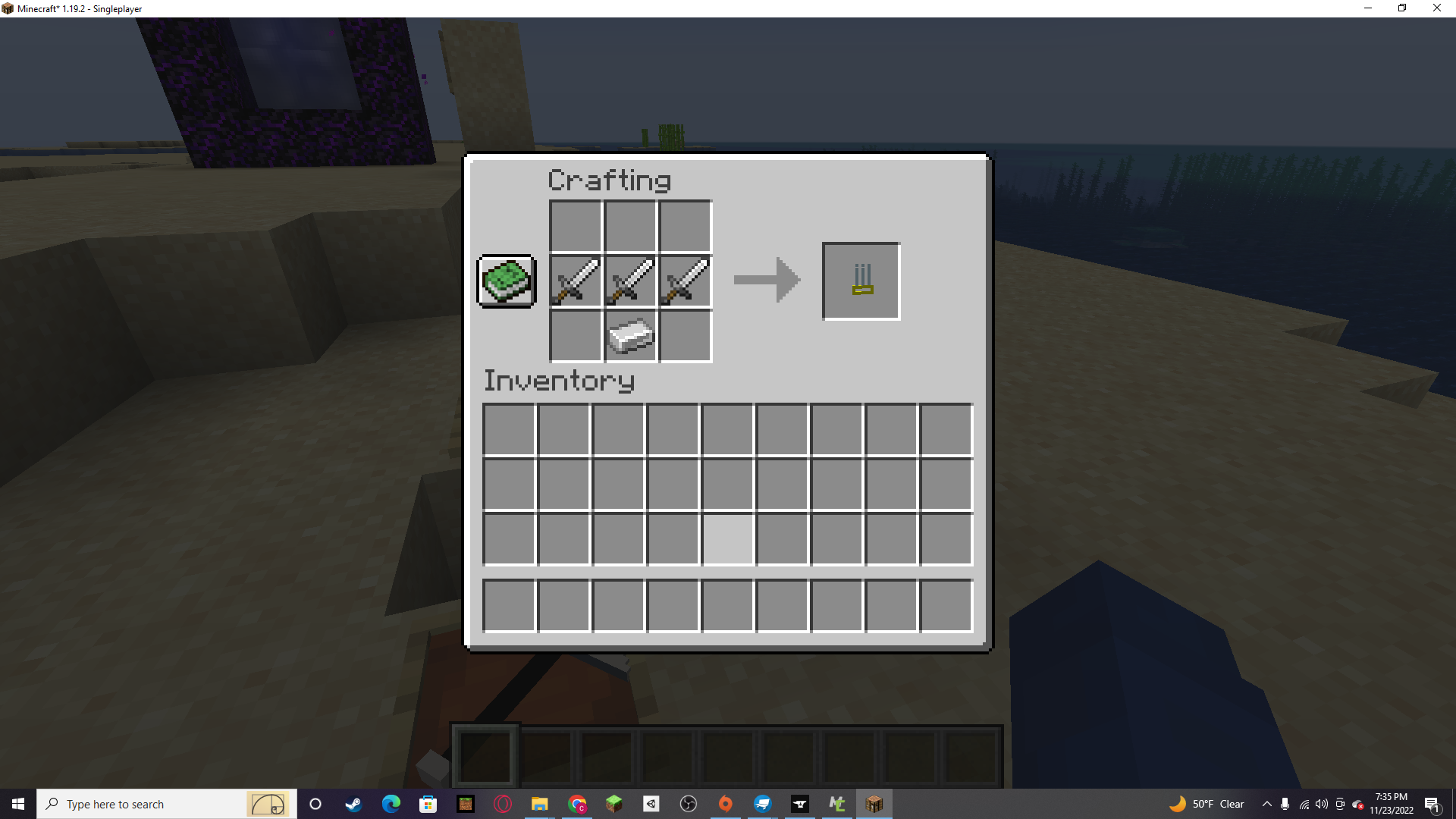
Task: Open OBS Studio from the taskbar
Action: click(x=687, y=804)
